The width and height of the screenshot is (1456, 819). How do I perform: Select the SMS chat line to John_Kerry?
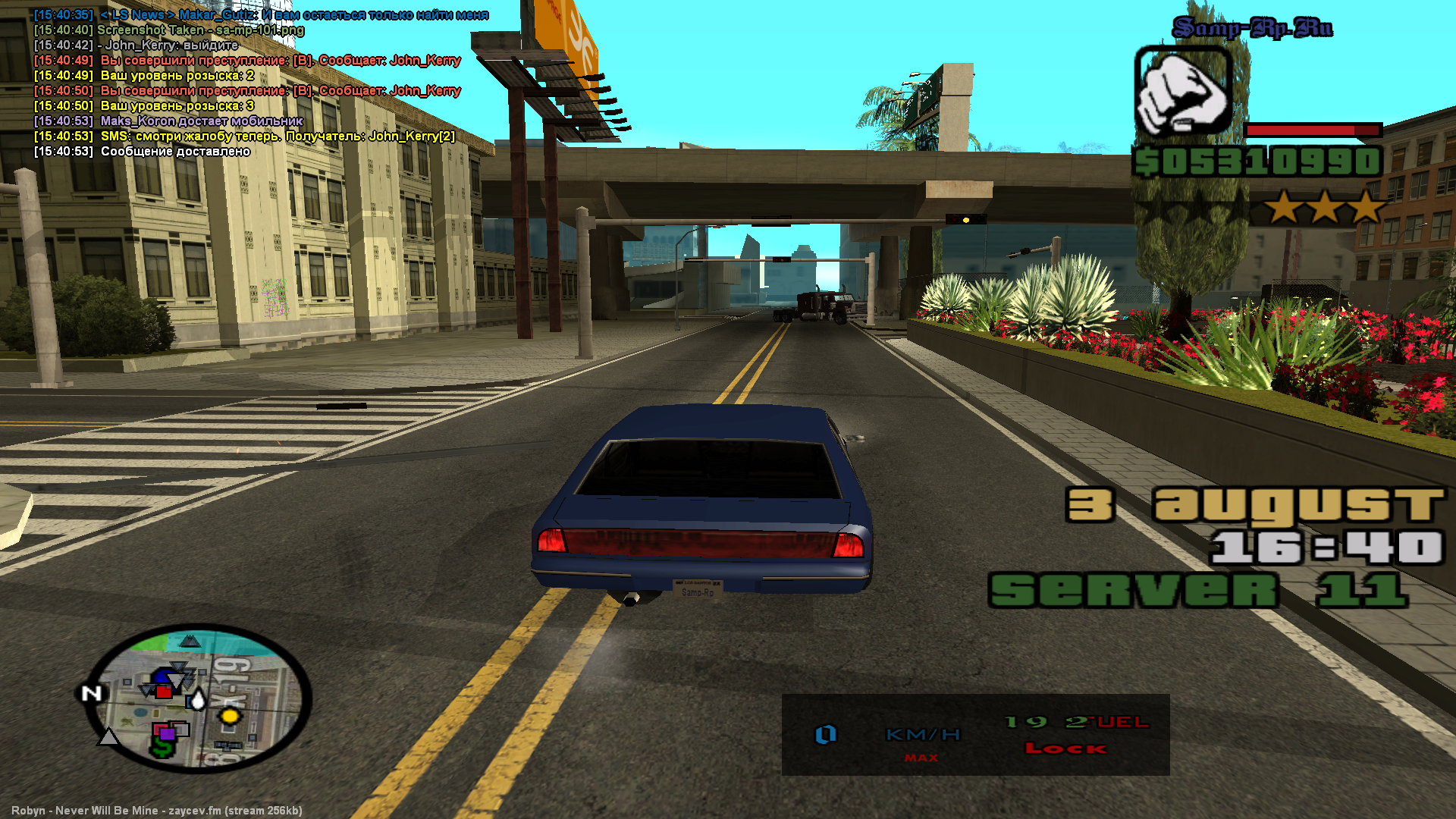pyautogui.click(x=278, y=136)
